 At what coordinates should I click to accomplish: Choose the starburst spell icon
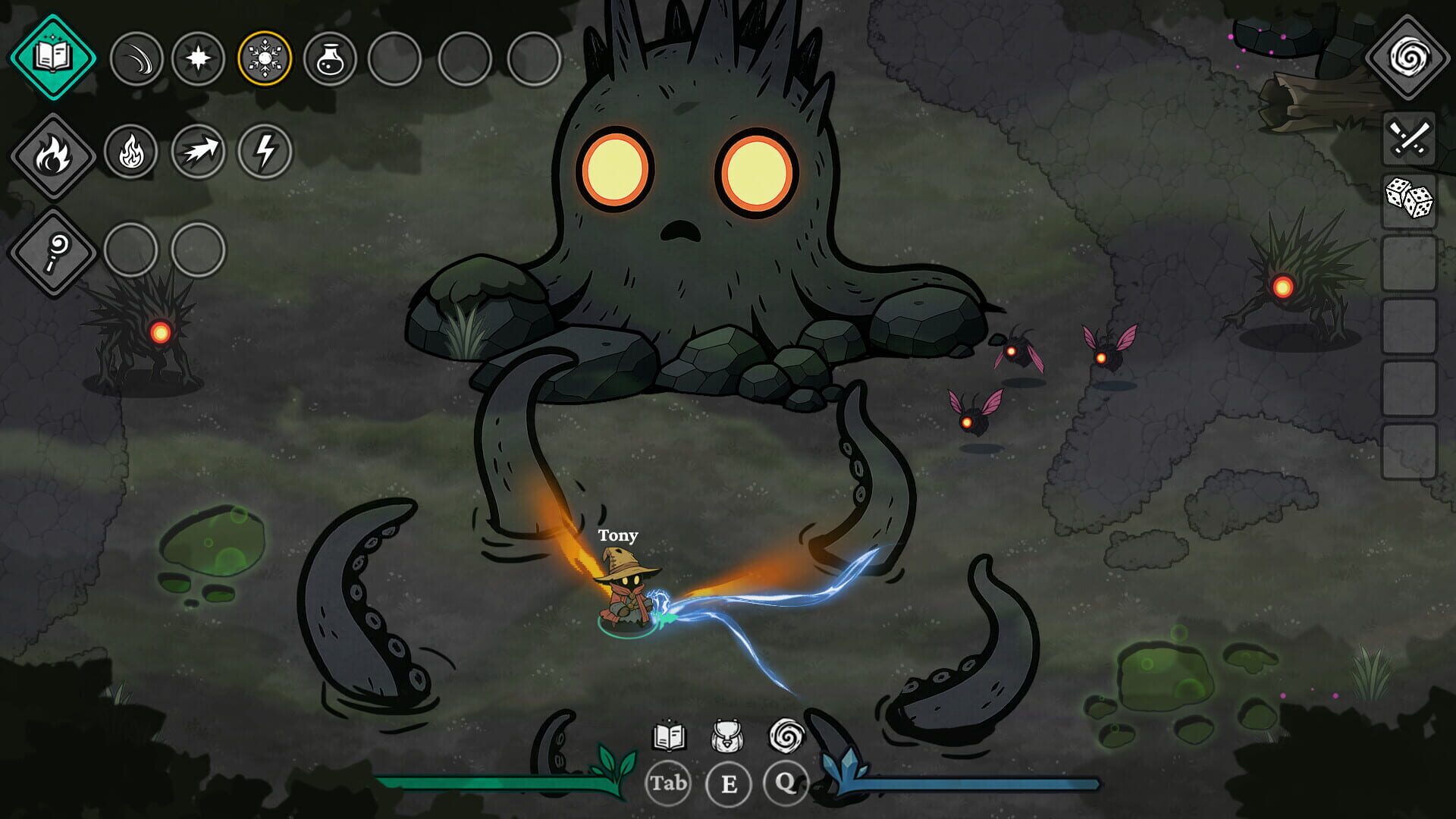point(198,58)
